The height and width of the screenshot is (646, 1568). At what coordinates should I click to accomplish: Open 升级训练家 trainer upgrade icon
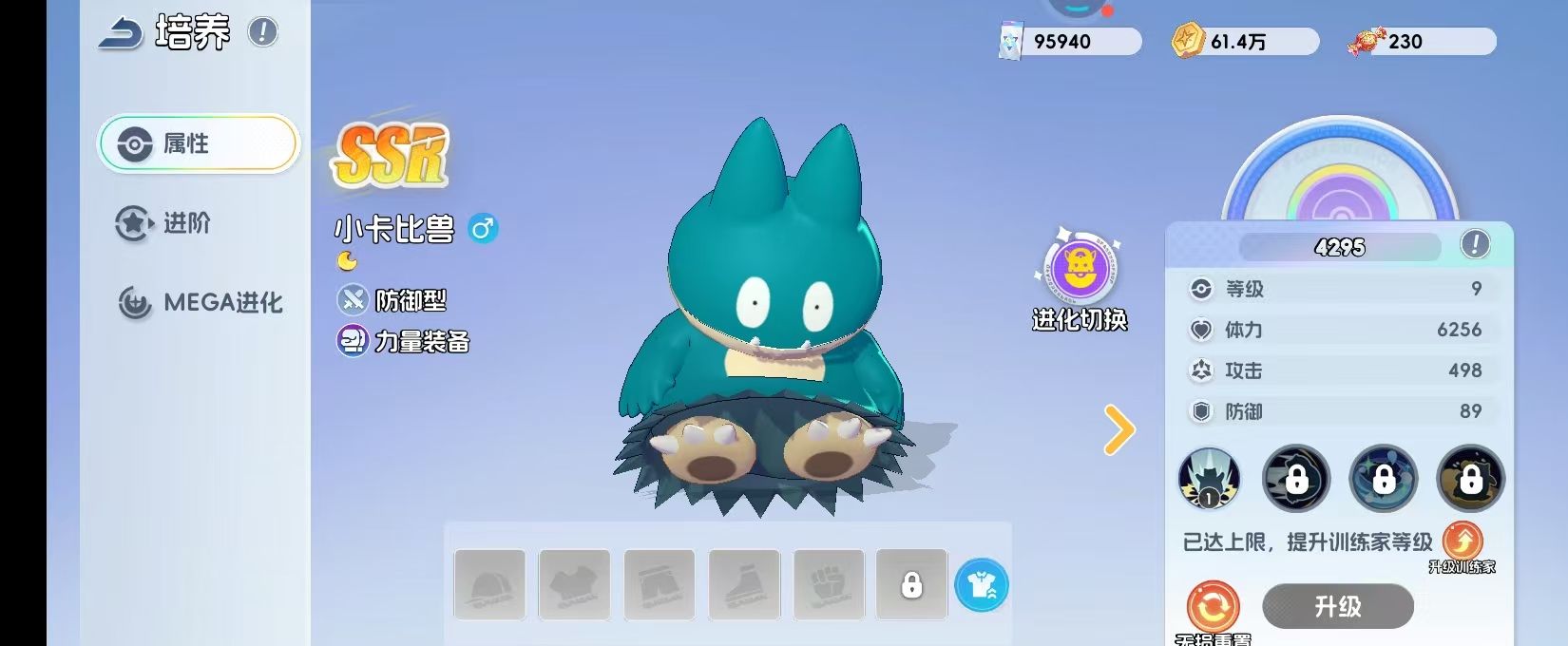[x=1463, y=542]
